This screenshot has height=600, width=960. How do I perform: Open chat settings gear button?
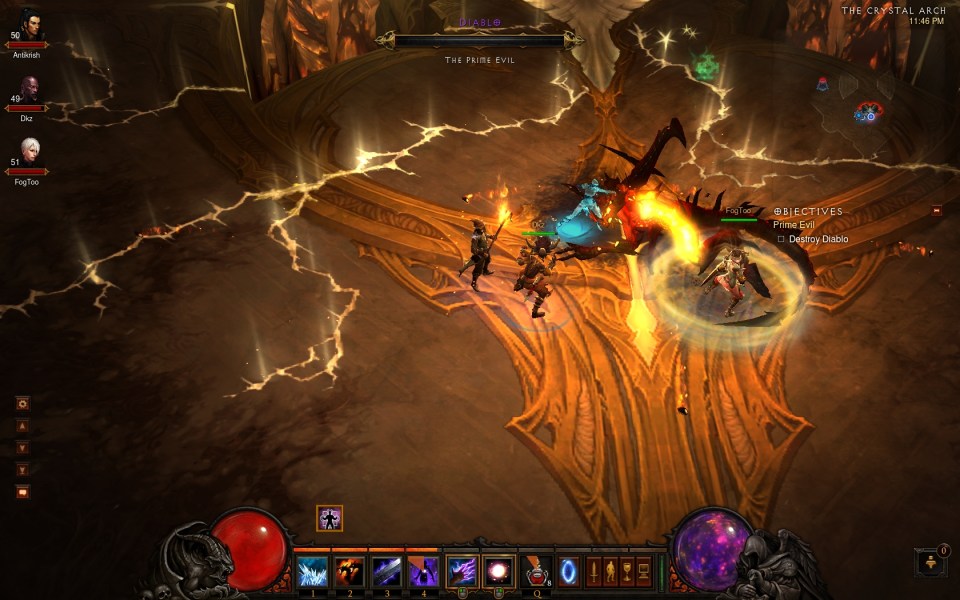click(x=22, y=403)
